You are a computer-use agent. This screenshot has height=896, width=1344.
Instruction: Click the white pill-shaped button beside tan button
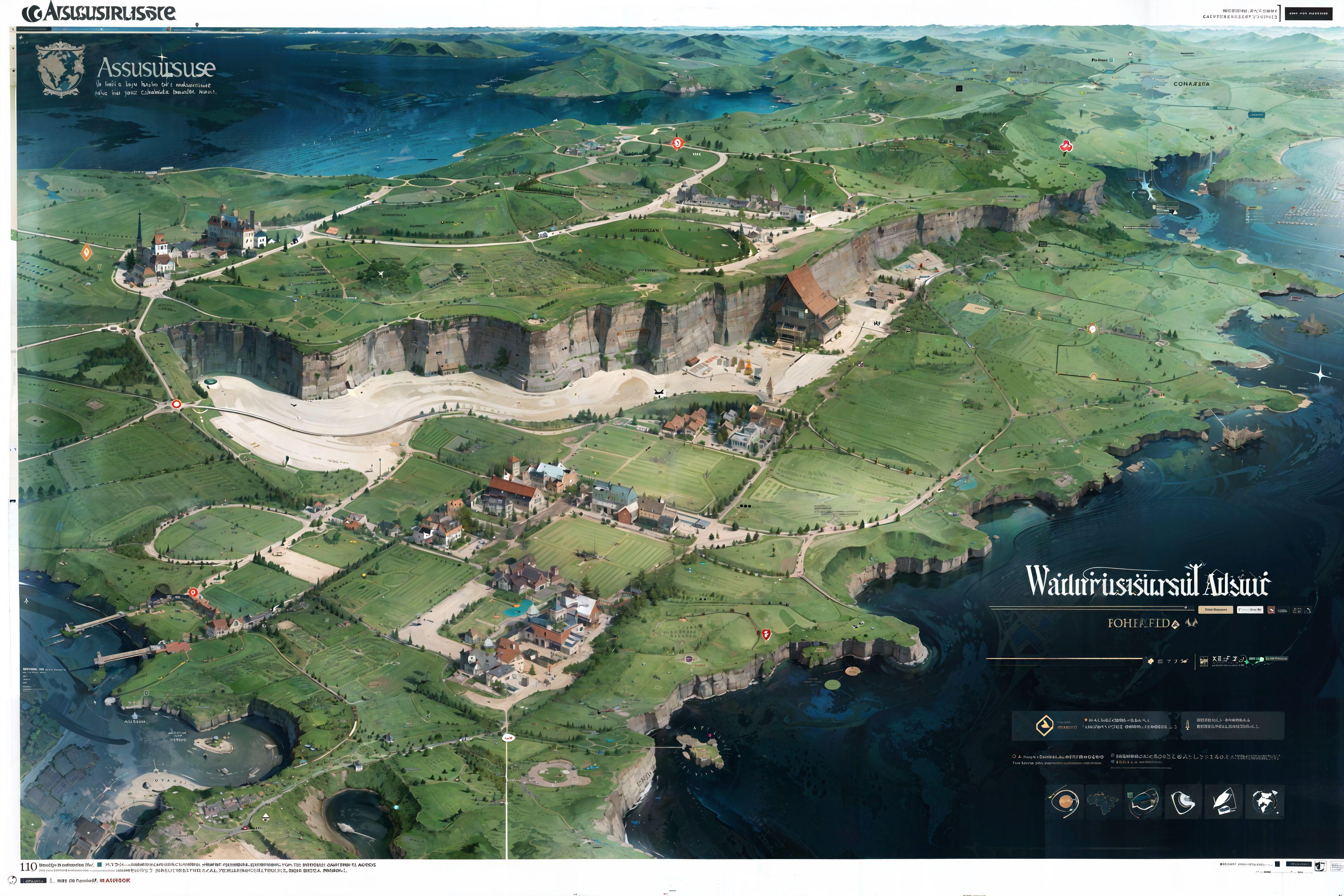click(1250, 610)
